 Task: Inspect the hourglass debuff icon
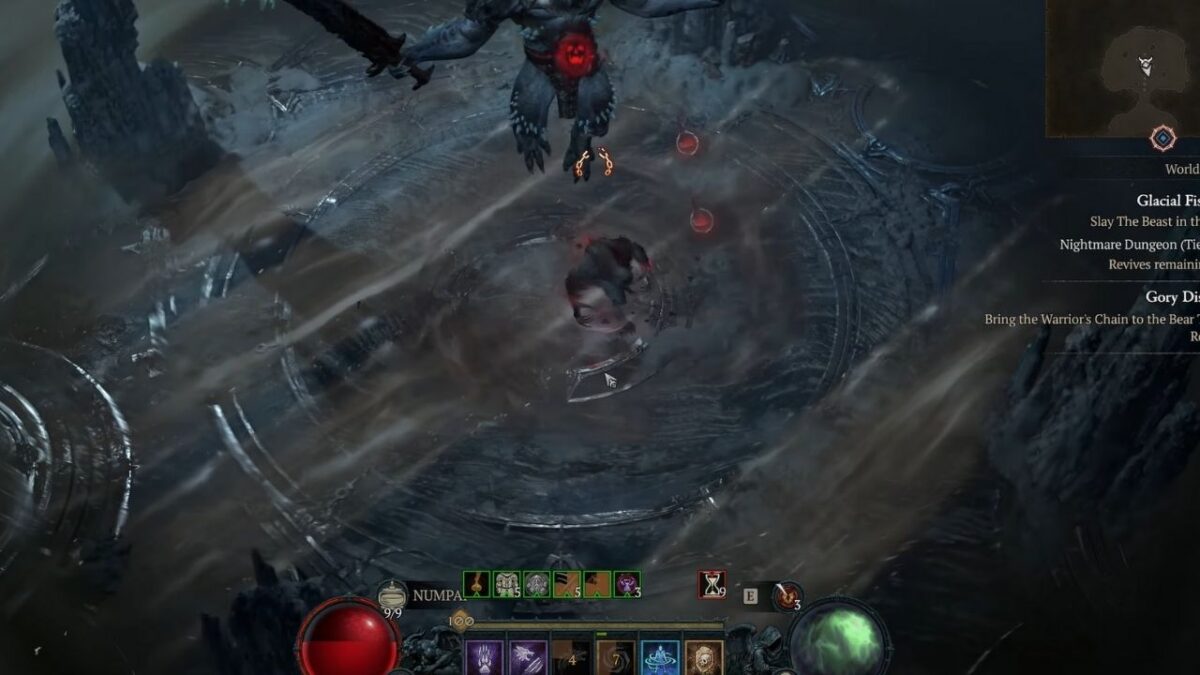712,585
